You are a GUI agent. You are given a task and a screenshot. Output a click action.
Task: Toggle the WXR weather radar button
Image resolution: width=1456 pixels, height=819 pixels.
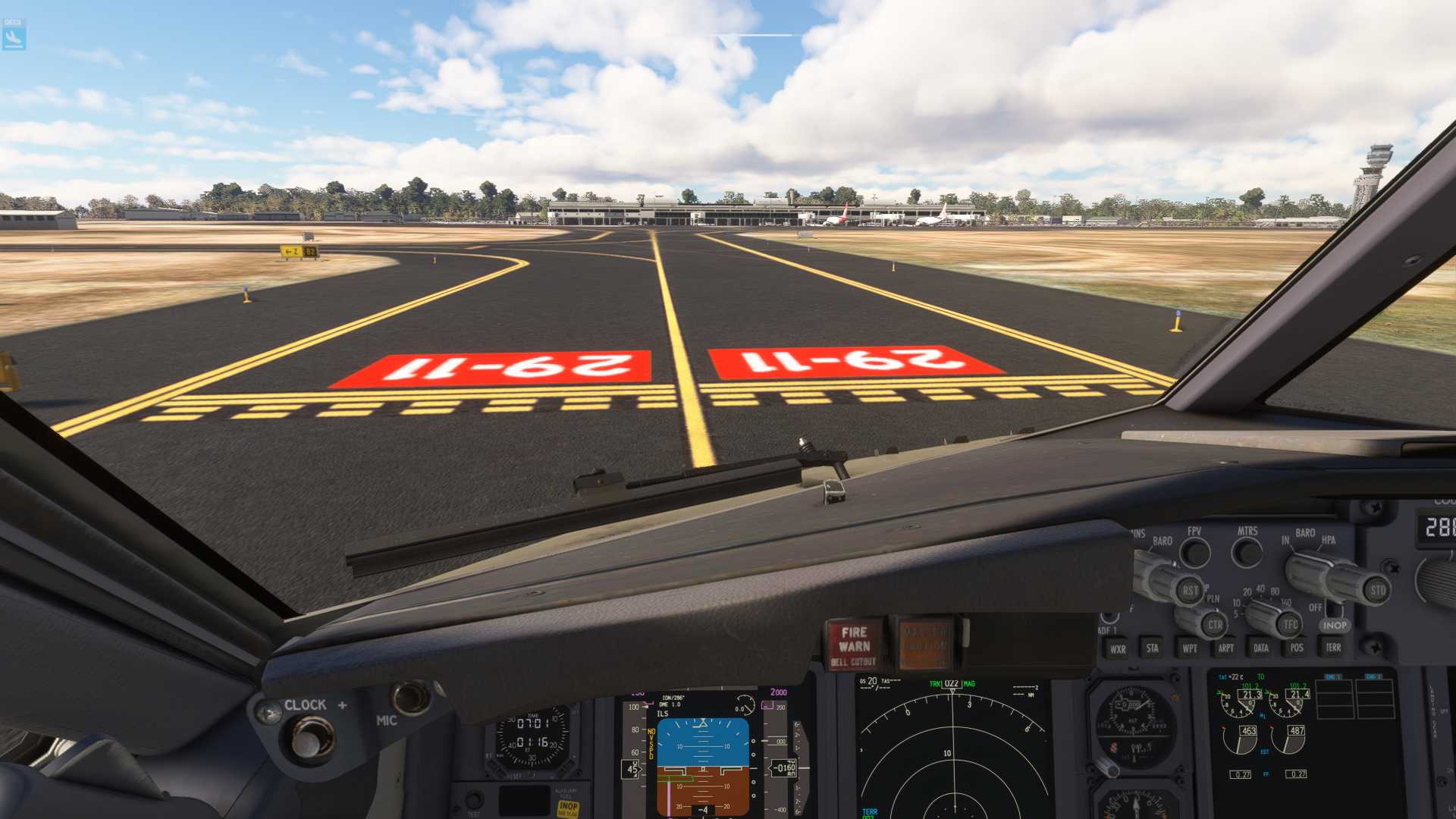(x=1117, y=649)
